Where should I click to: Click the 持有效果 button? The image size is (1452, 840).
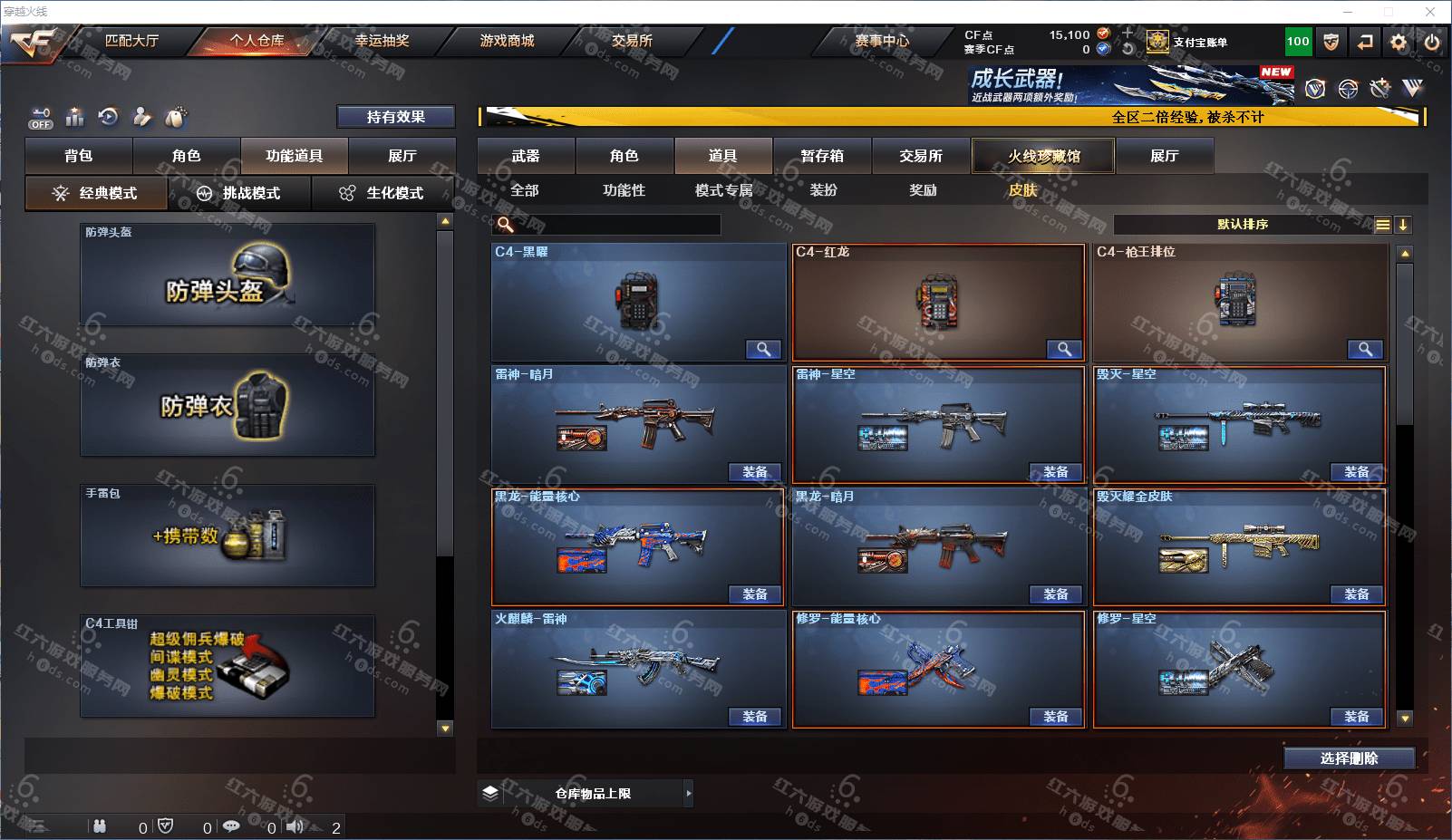pyautogui.click(x=395, y=117)
